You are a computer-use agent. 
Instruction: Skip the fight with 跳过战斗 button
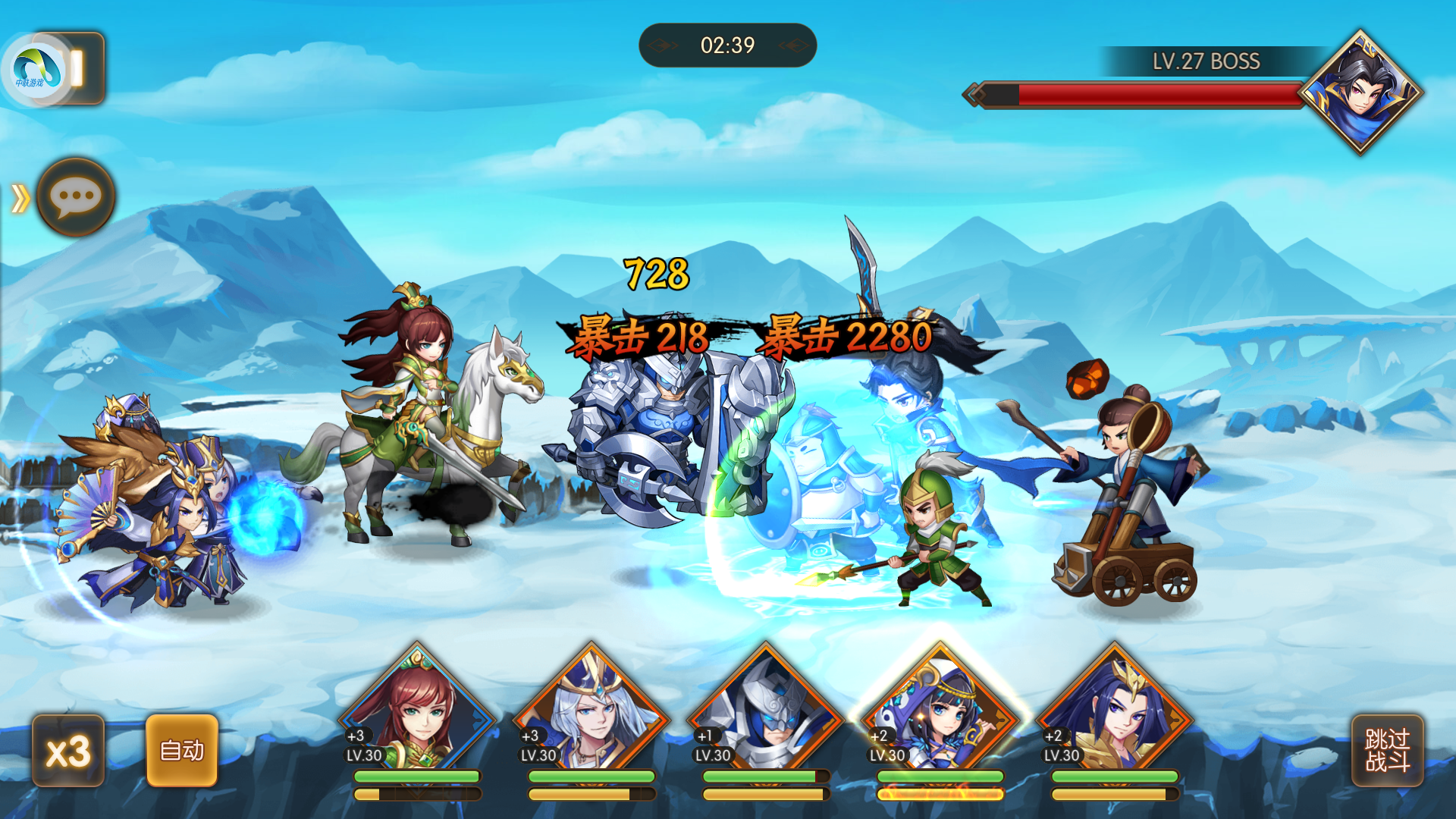tap(1387, 751)
